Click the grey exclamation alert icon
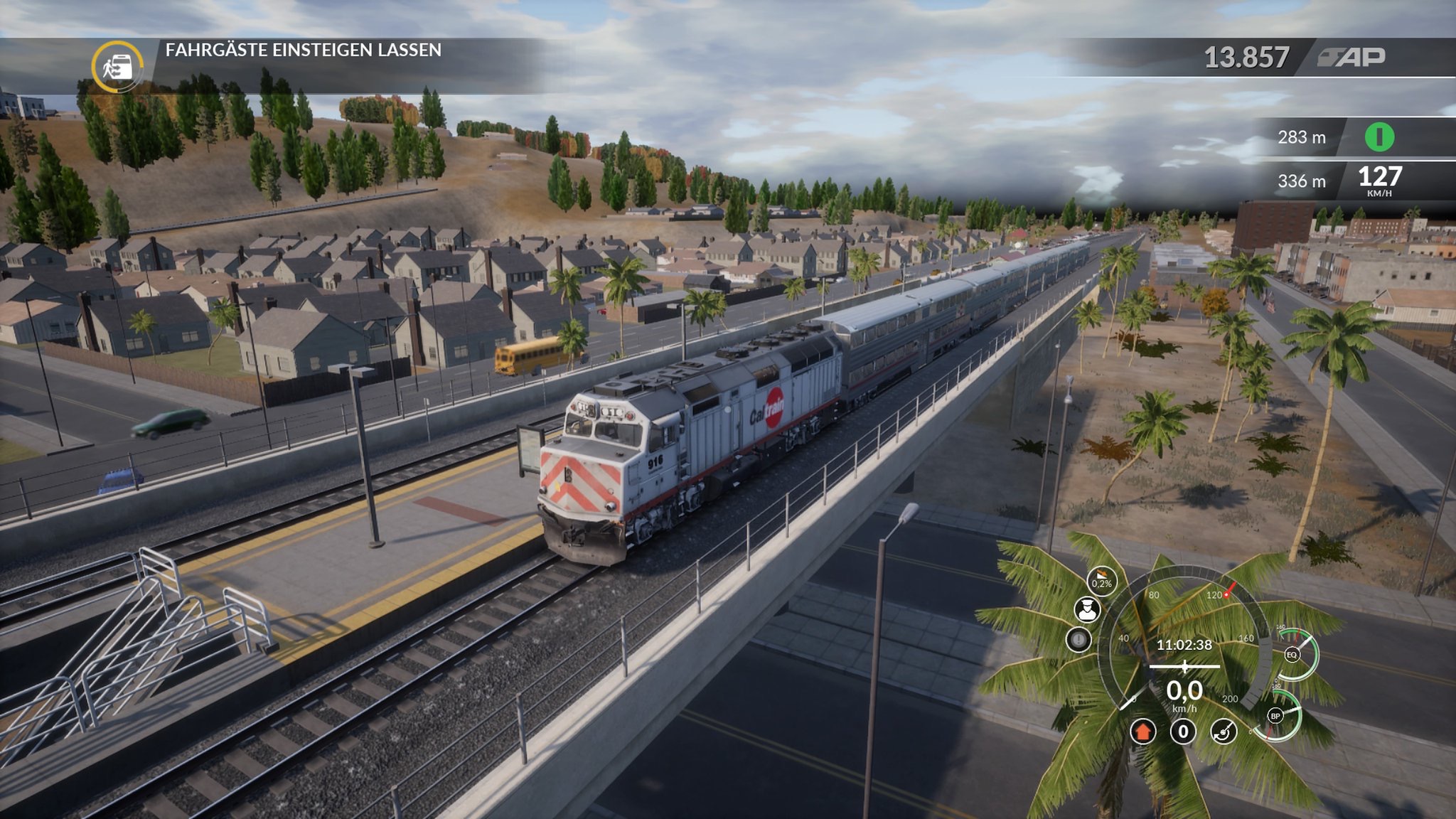 (x=1078, y=640)
